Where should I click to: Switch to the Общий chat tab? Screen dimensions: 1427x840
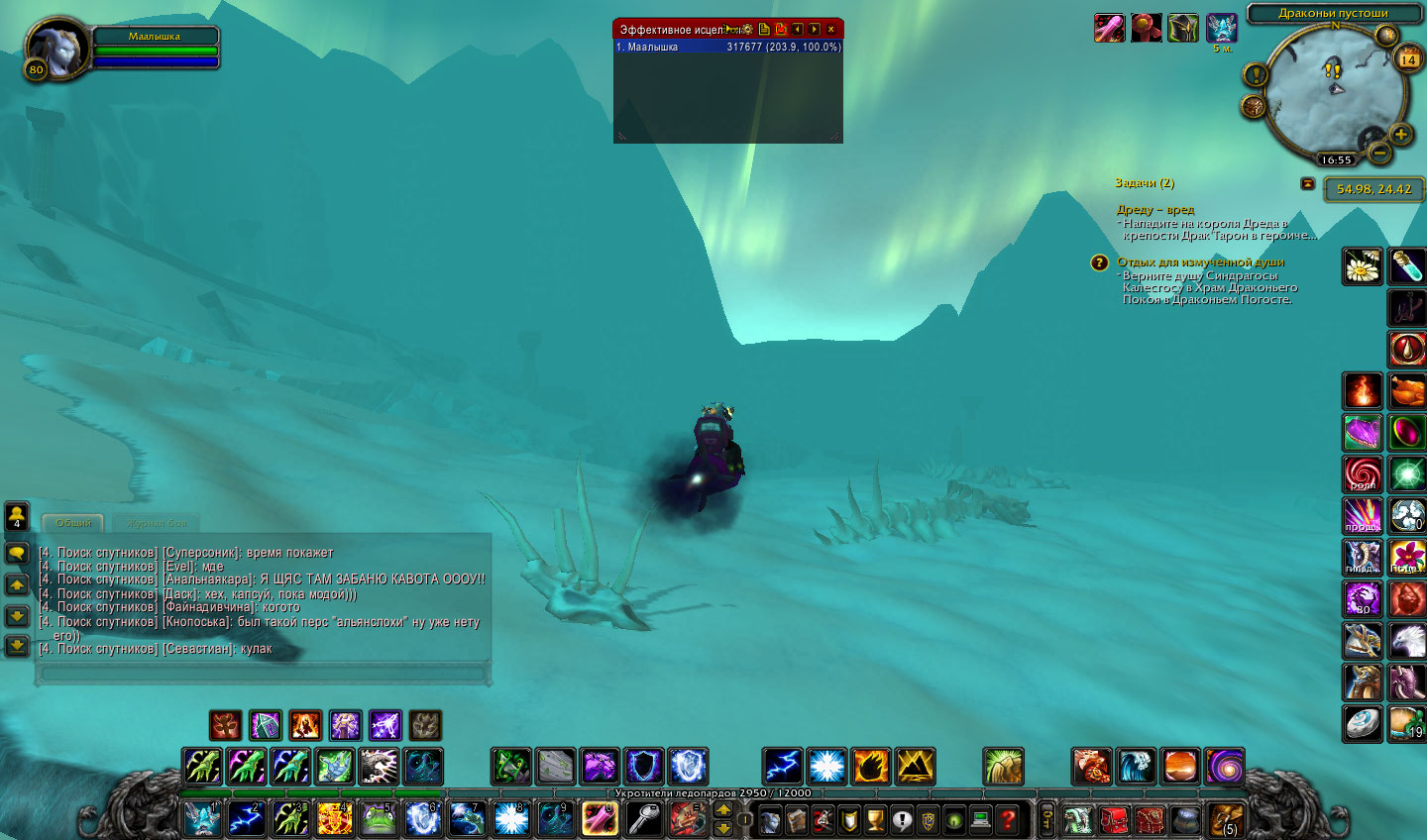[x=73, y=523]
